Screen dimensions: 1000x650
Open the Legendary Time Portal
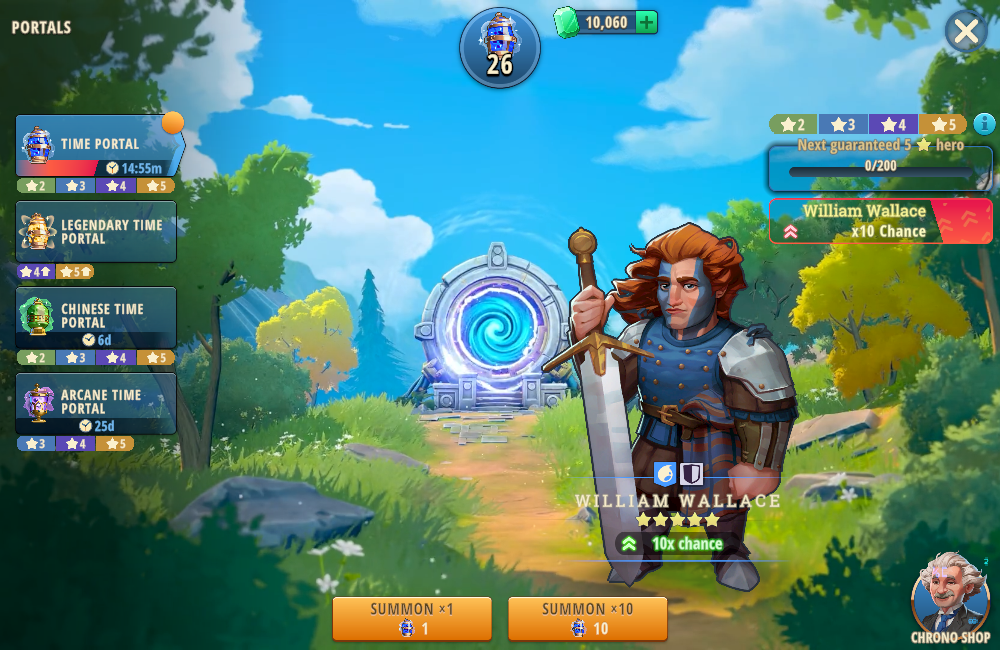pos(97,232)
